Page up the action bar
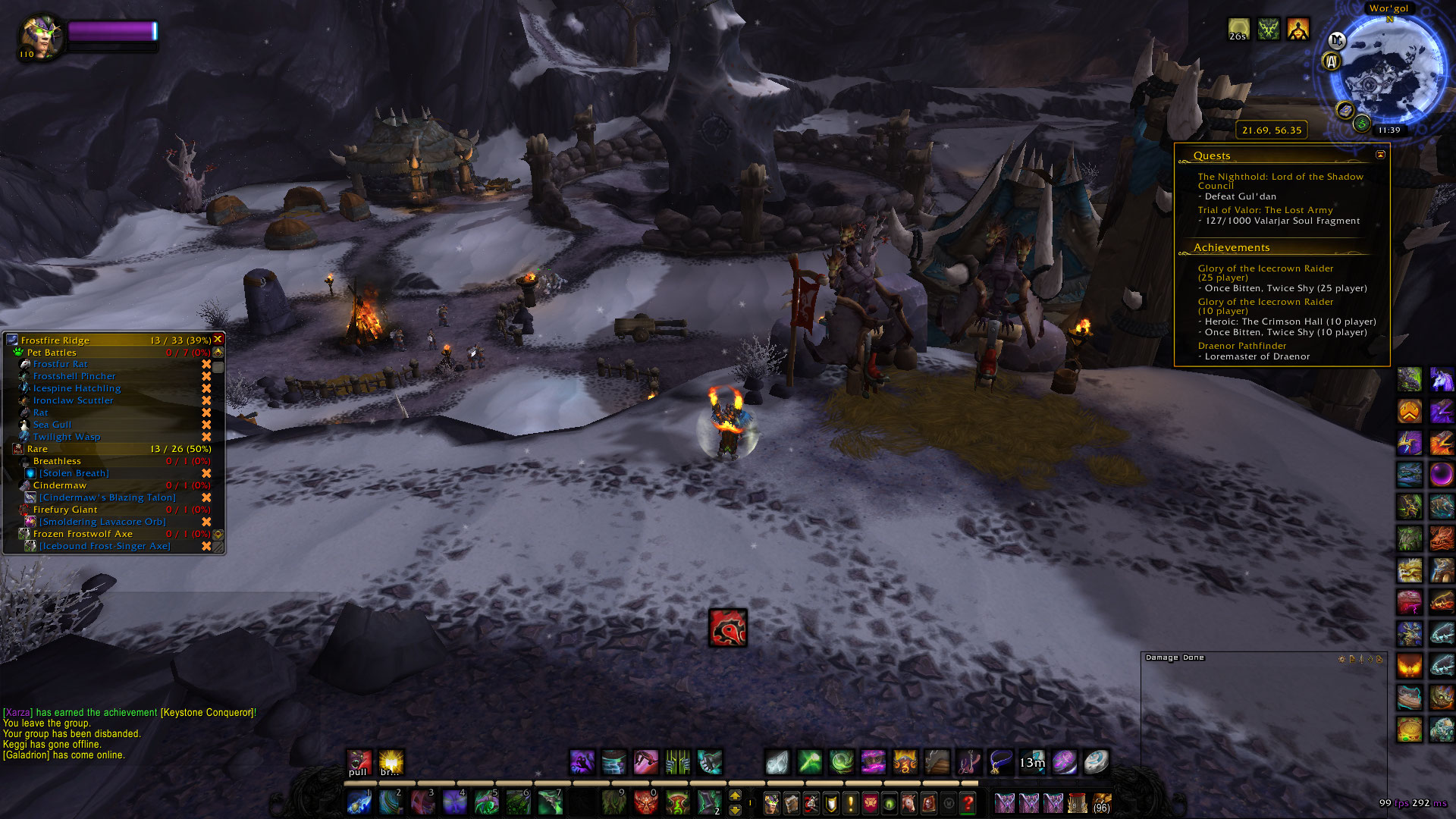Screen dimensions: 1456x819 click(735, 795)
